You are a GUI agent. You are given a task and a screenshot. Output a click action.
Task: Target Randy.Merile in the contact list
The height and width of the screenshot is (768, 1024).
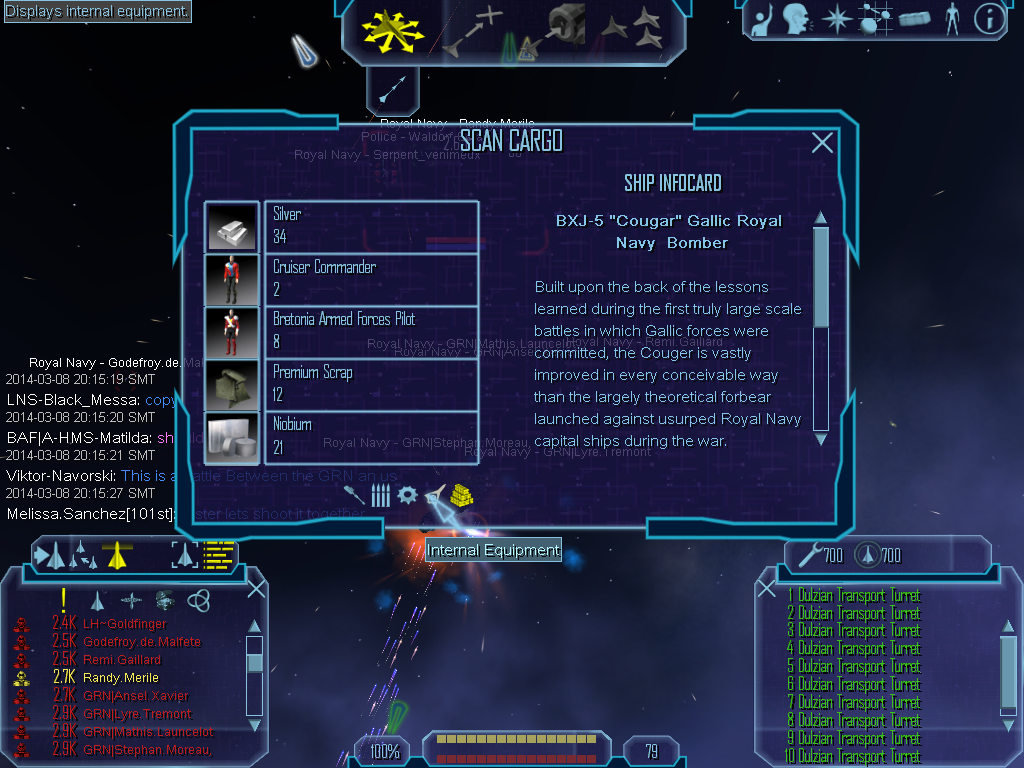121,678
